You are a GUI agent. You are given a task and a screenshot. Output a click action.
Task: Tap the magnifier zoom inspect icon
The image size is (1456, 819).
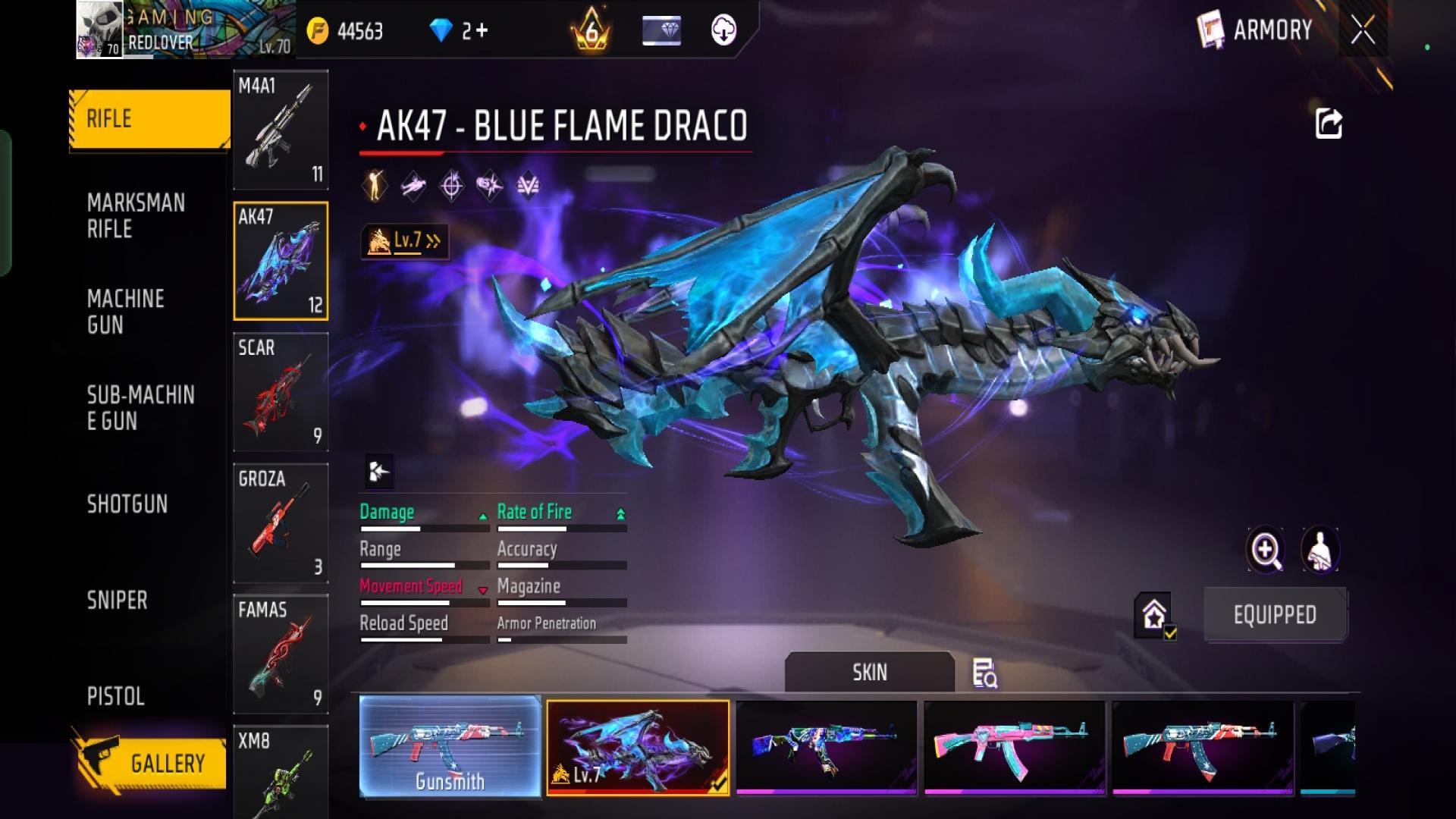(1266, 550)
